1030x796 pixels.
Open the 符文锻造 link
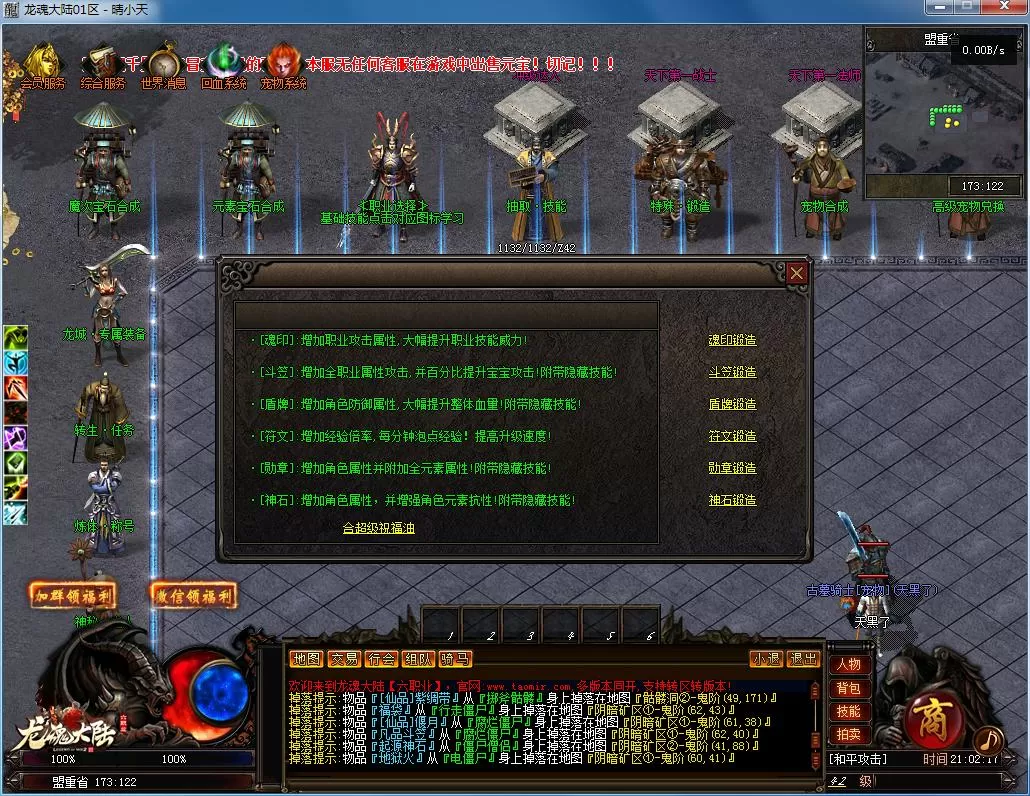pyautogui.click(x=732, y=436)
